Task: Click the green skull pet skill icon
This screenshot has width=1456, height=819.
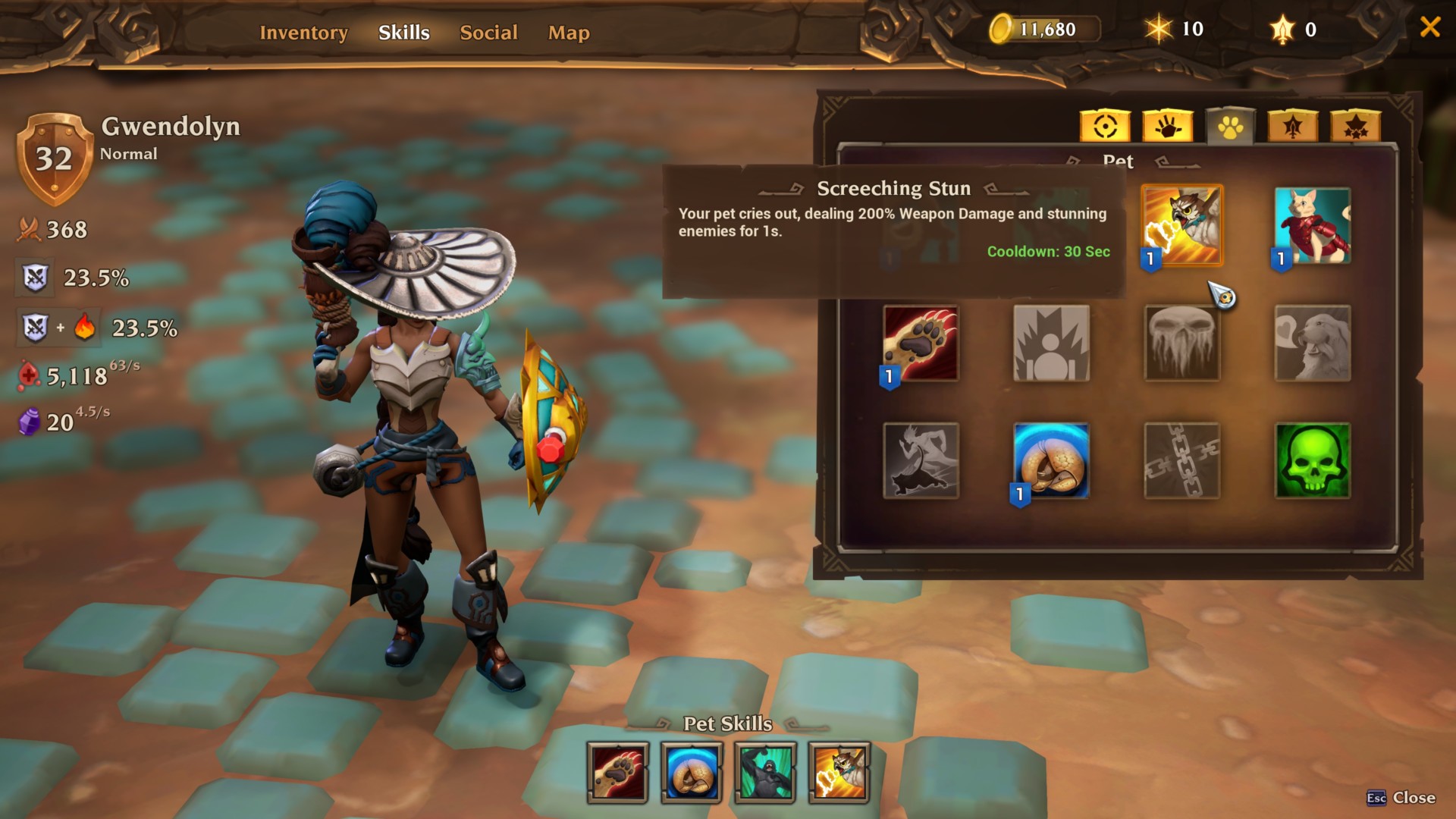Action: point(1313,460)
